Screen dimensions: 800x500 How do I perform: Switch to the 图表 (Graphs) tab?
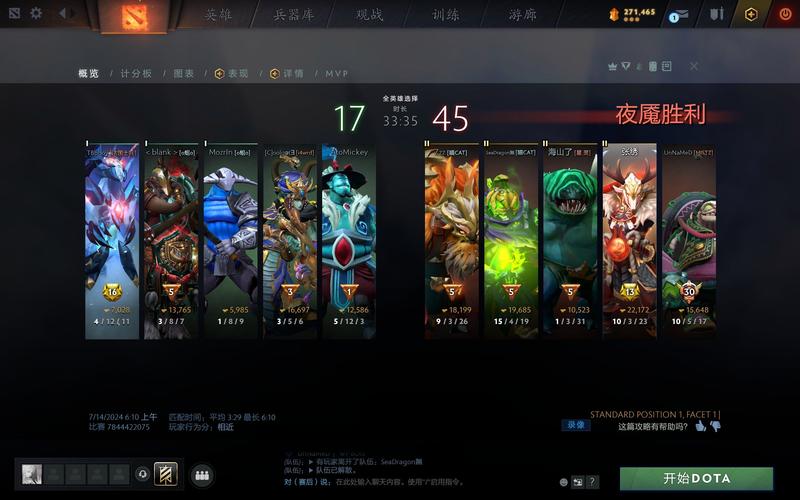[183, 74]
